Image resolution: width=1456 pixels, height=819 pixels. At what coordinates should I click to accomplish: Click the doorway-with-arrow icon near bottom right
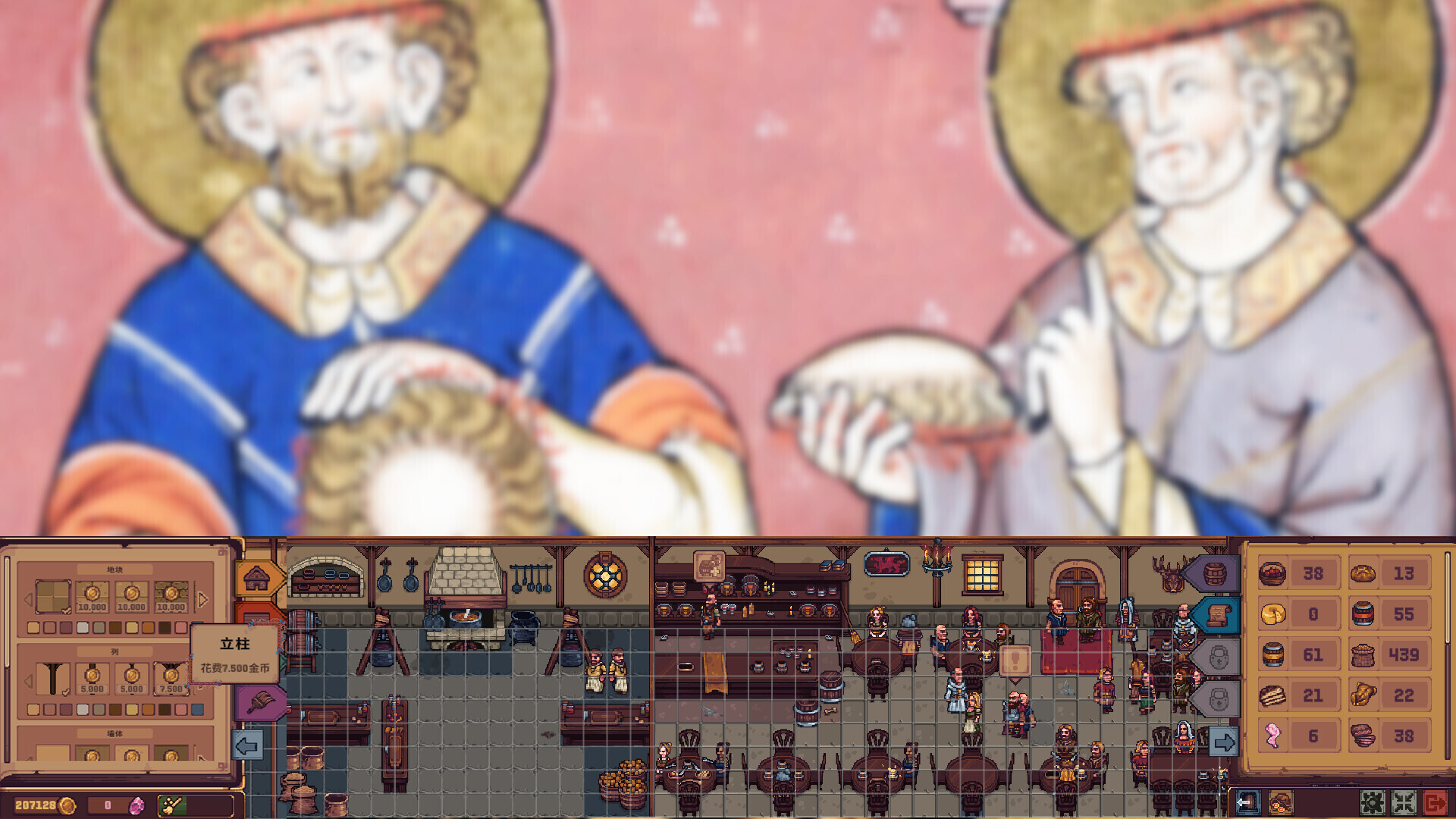coord(1249,803)
